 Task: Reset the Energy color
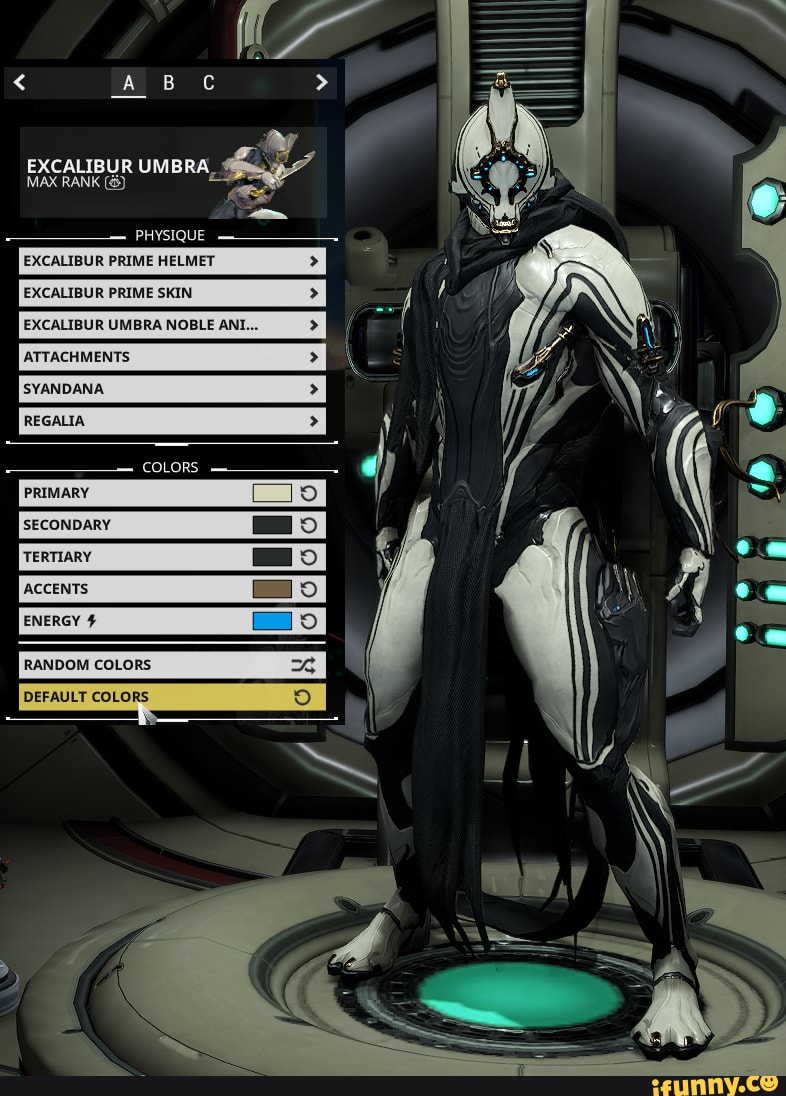tap(309, 621)
